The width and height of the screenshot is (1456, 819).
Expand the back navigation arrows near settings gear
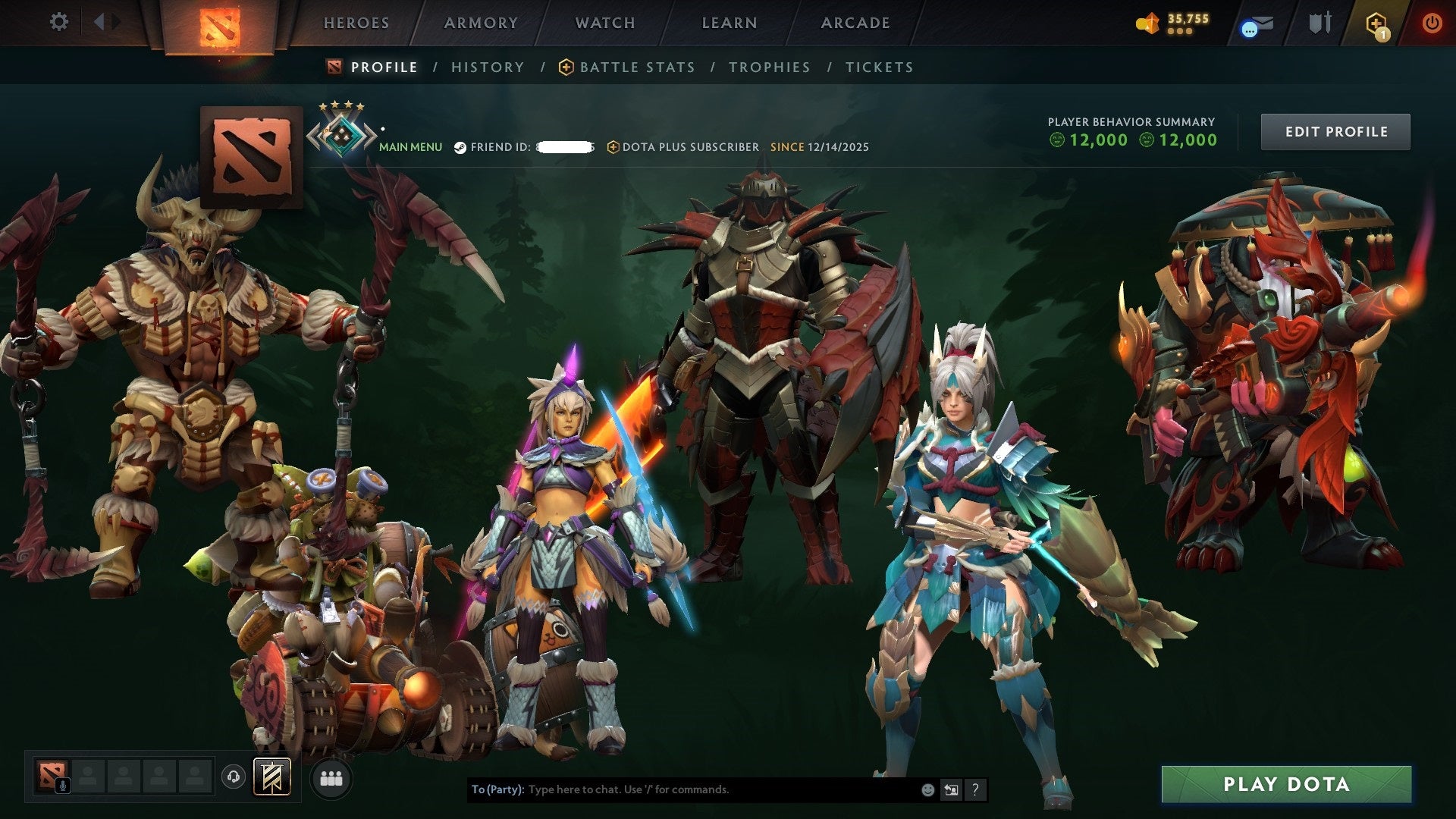[106, 22]
